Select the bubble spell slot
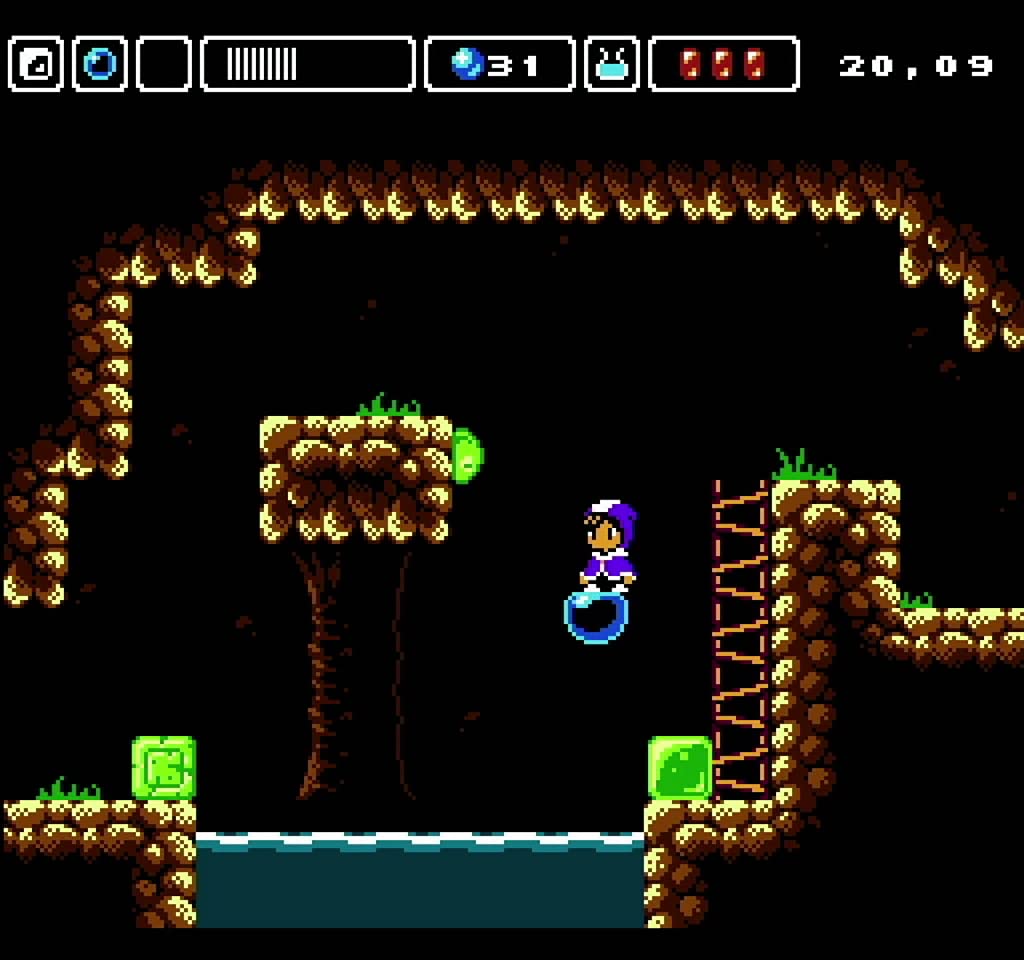Viewport: 1024px width, 960px height. coord(100,65)
